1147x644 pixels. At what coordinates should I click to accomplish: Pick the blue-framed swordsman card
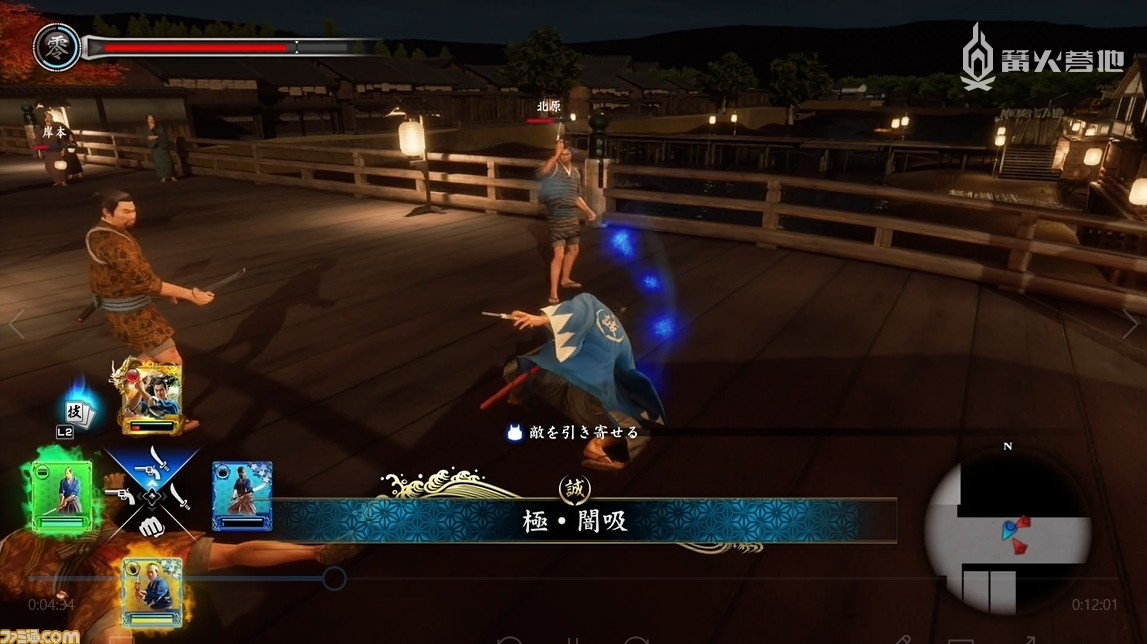pos(242,494)
